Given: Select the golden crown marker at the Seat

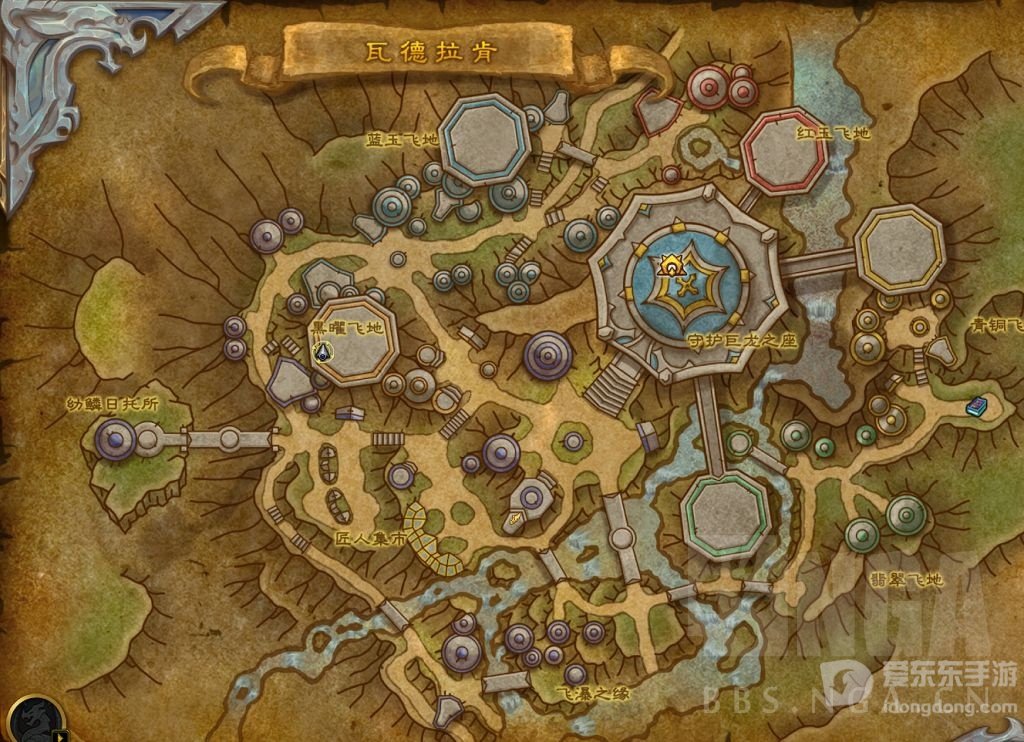Looking at the screenshot, I should pyautogui.click(x=670, y=265).
